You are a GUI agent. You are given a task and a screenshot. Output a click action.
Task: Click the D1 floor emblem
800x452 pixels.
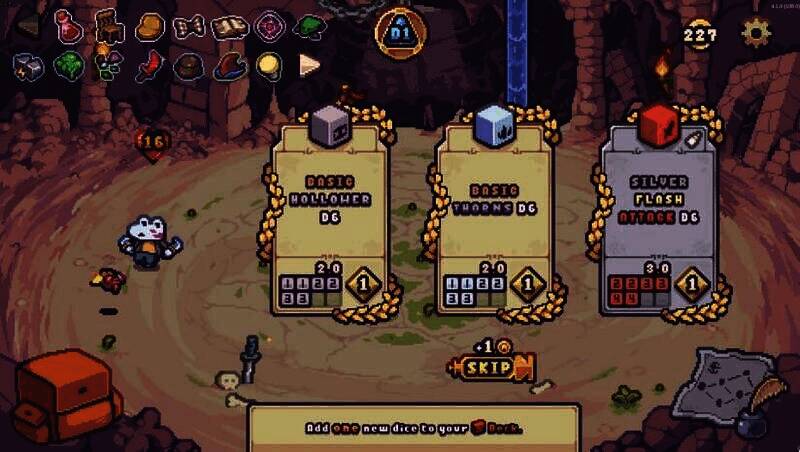click(400, 33)
